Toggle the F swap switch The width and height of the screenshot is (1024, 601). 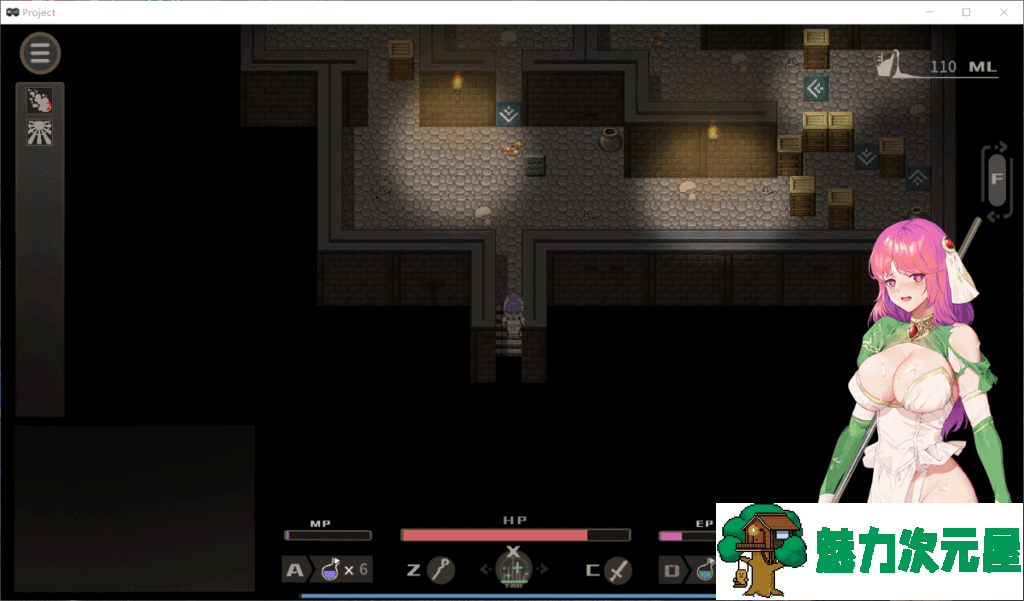click(996, 180)
